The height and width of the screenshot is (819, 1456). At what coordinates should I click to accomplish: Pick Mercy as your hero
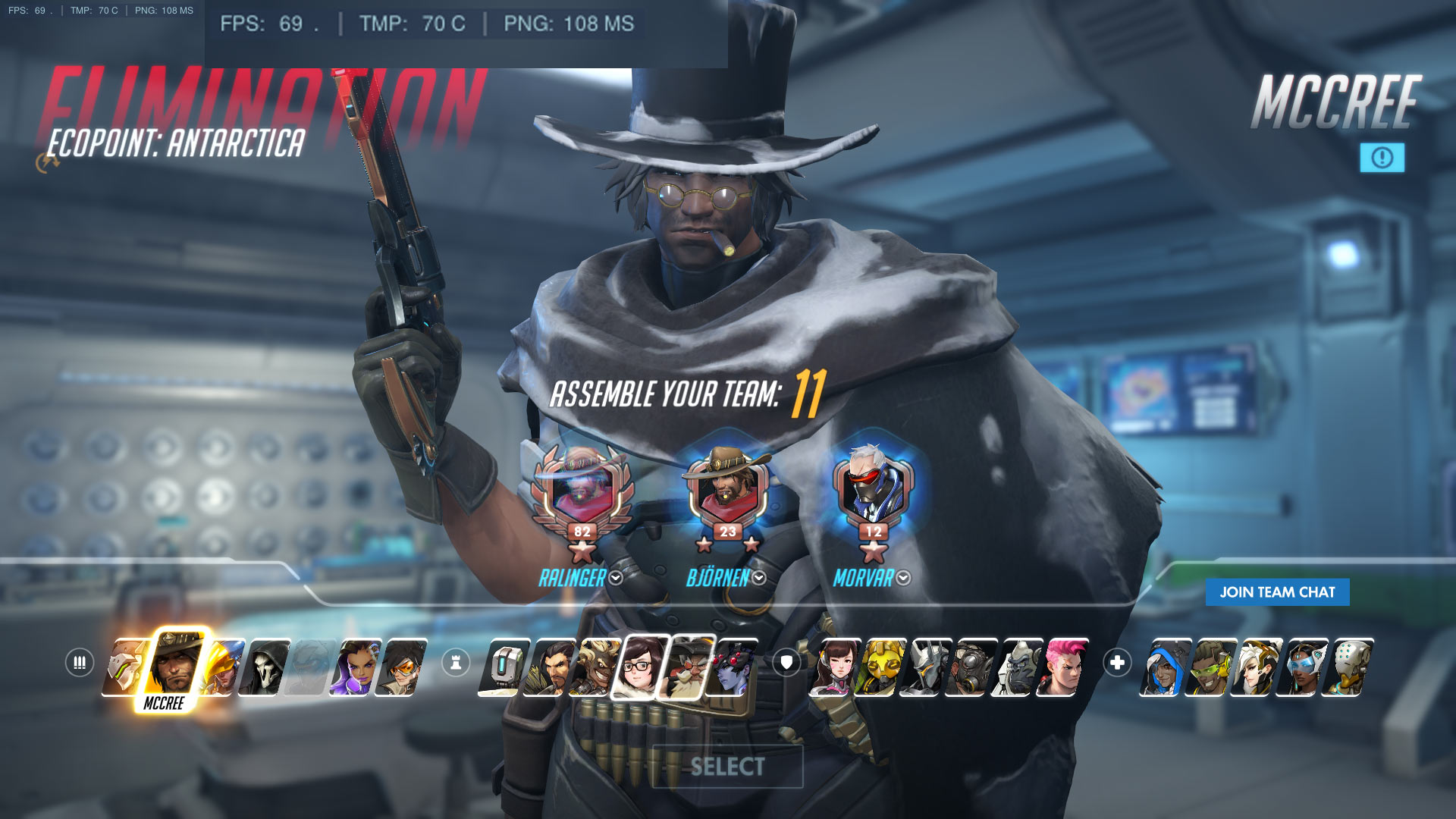[x=1255, y=667]
